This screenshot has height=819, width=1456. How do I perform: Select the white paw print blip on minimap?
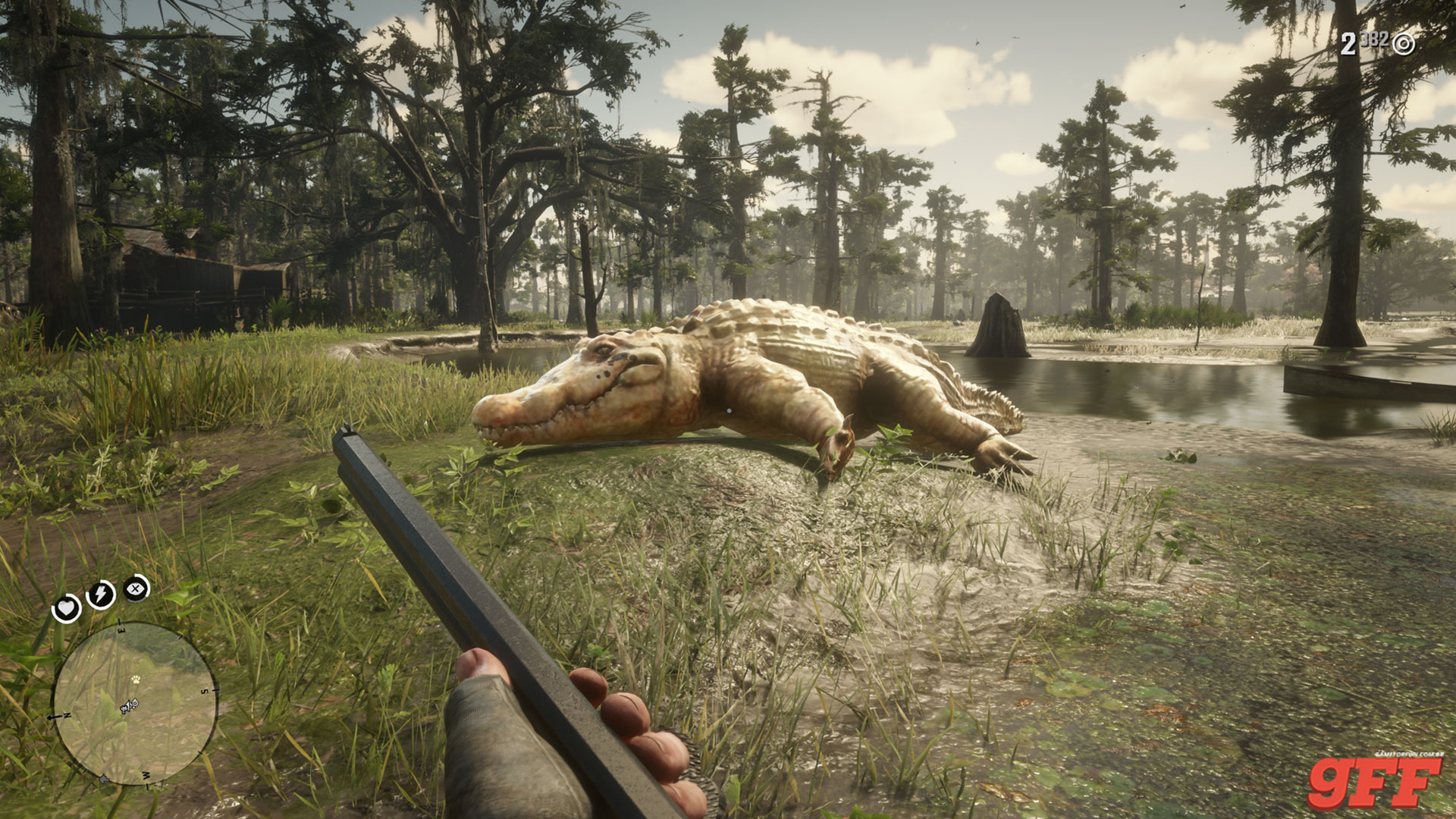coord(136,679)
